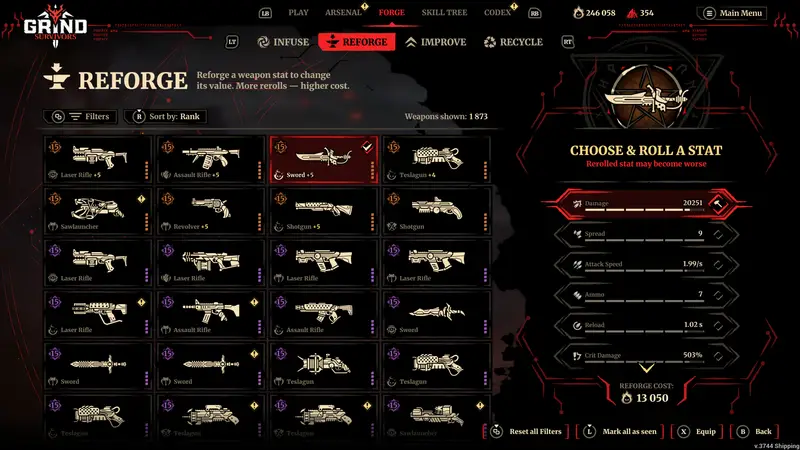Select the Reload stat row
Viewport: 800px width, 450px height.
coord(640,325)
